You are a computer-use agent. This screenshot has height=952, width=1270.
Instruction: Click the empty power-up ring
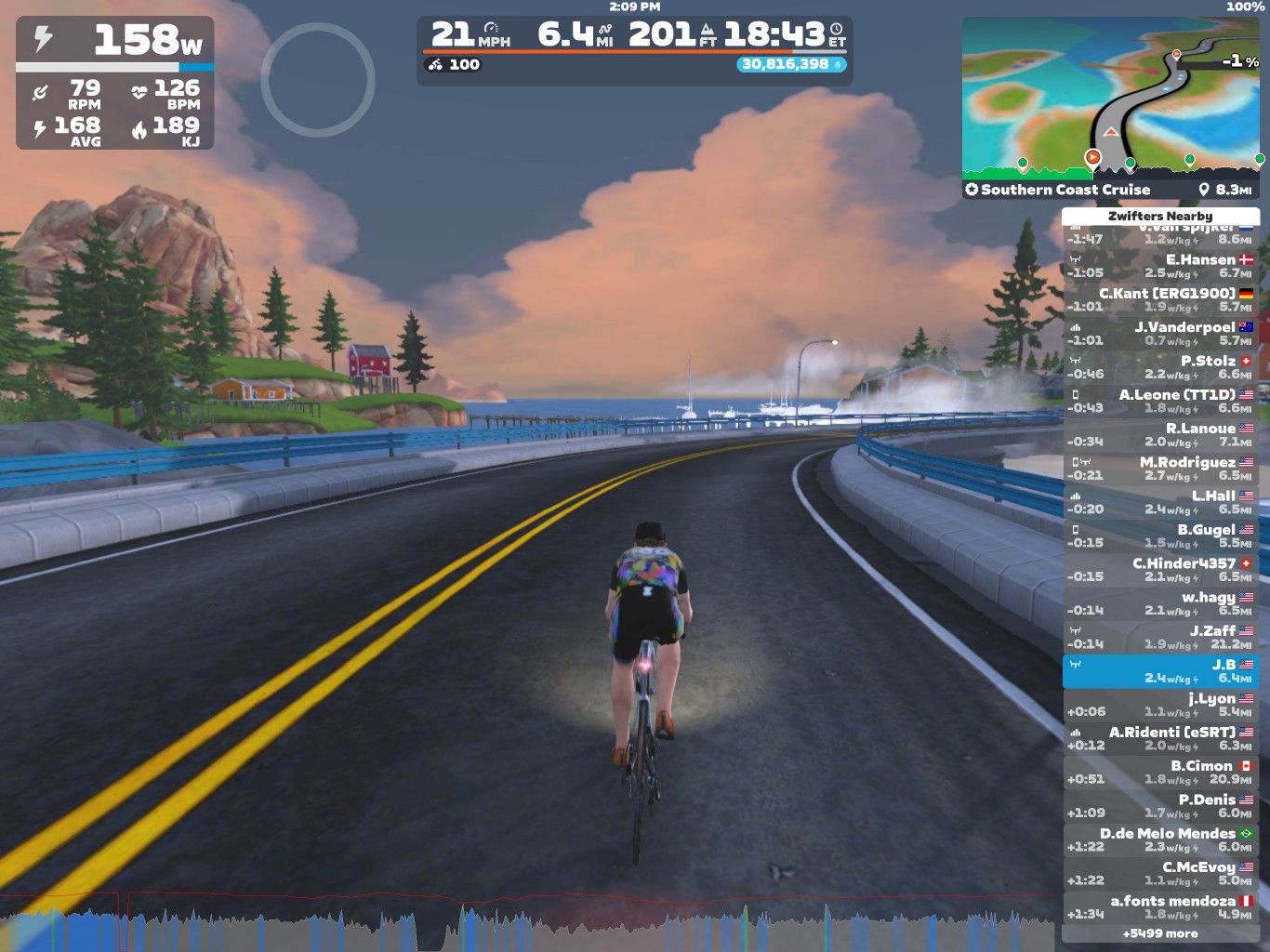tap(318, 80)
